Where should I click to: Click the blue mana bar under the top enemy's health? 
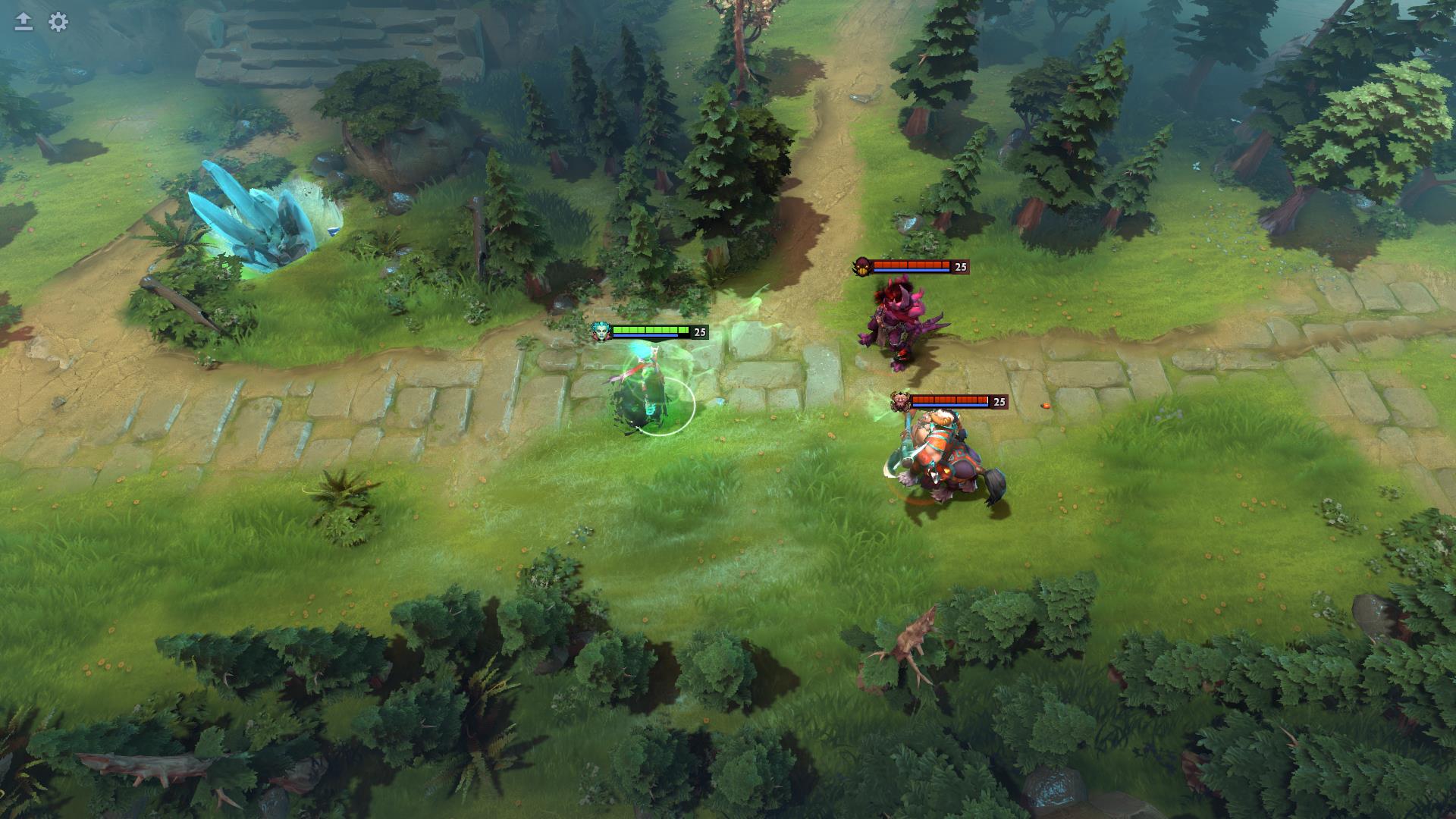click(x=912, y=271)
